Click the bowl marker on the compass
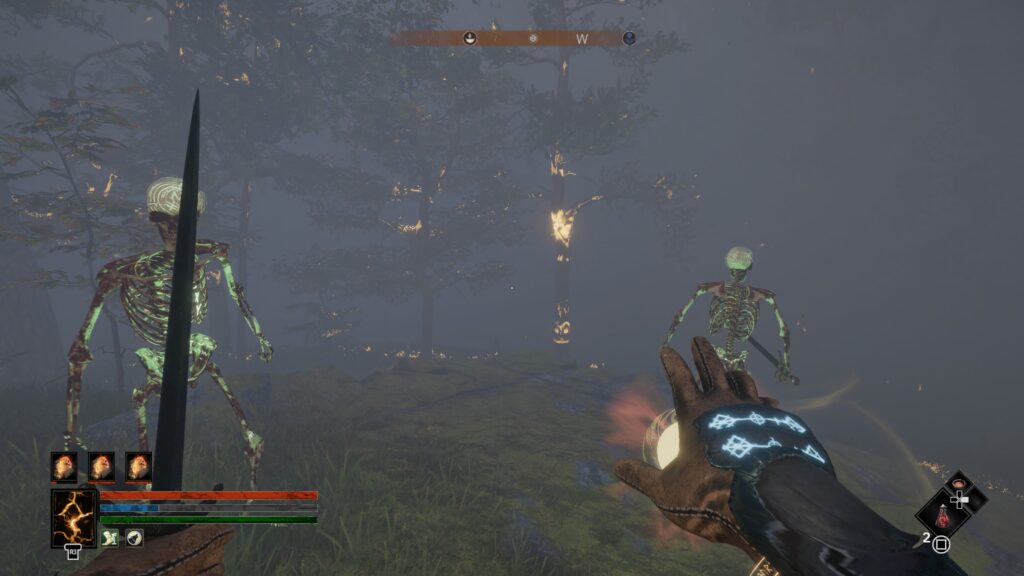The width and height of the screenshot is (1024, 576). click(x=469, y=38)
